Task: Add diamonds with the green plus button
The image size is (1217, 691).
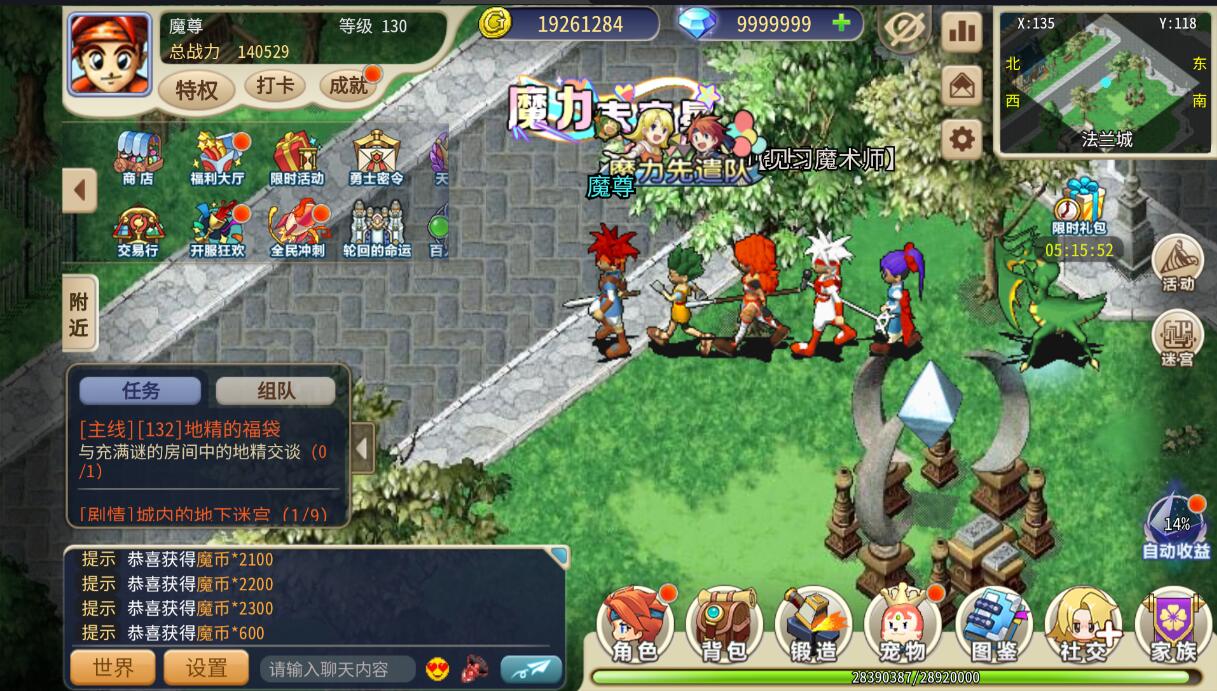Action: (842, 23)
